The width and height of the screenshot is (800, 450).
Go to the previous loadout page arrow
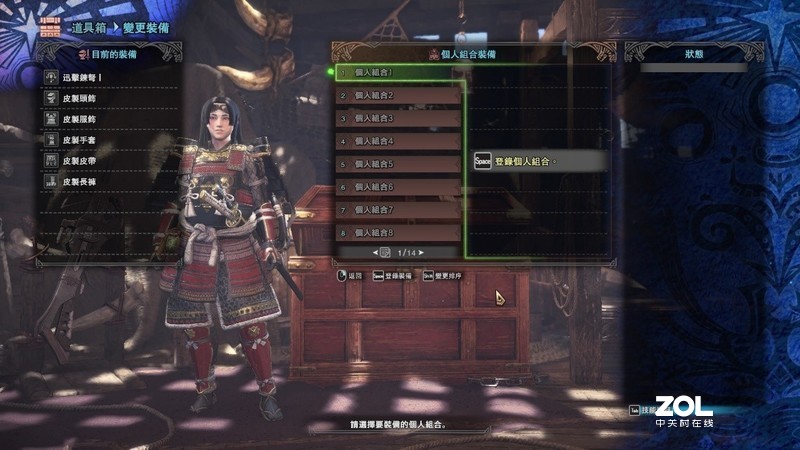[x=375, y=252]
